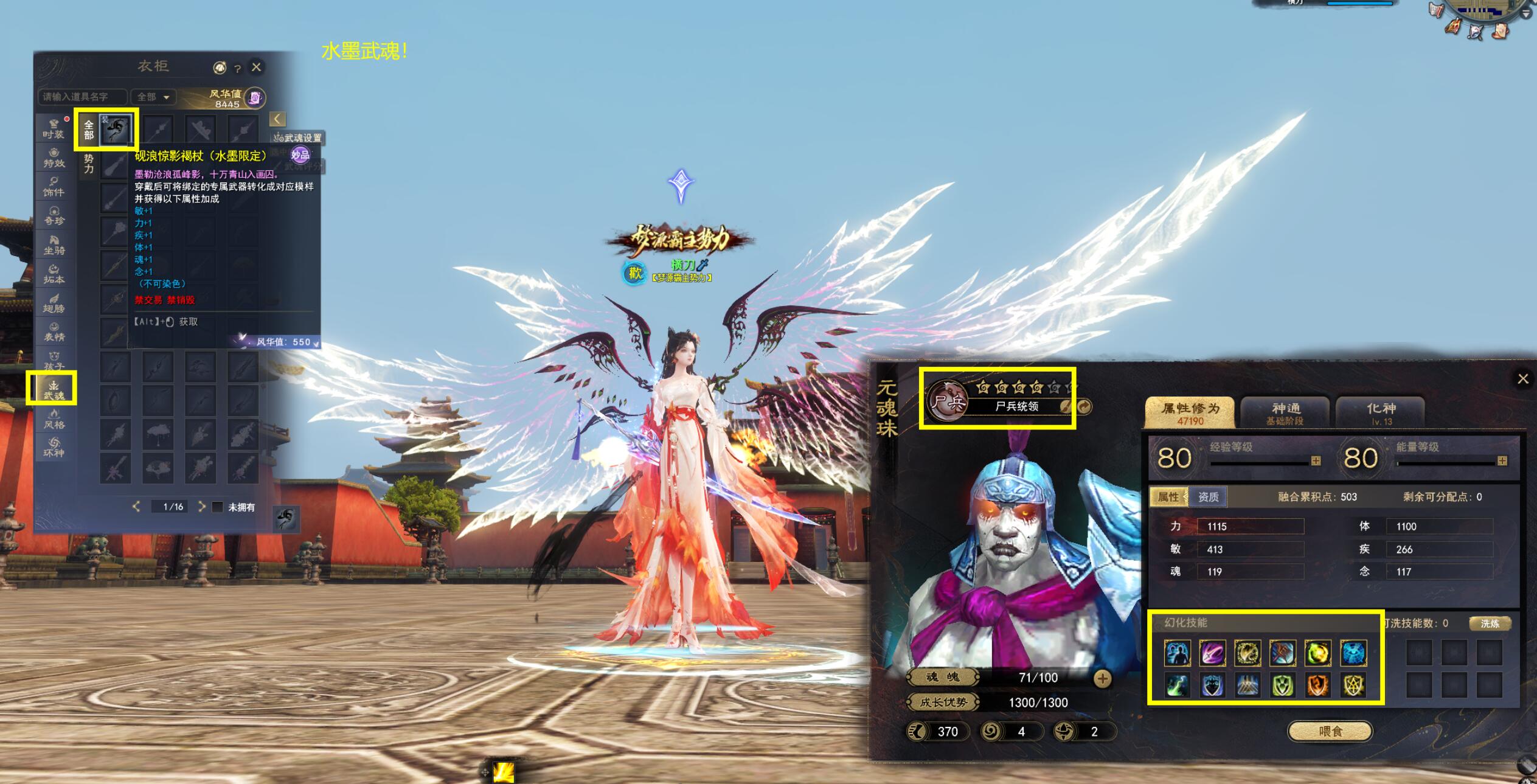Toggle the 未拥有 not-owned checkbox
1537x784 pixels.
tap(217, 507)
